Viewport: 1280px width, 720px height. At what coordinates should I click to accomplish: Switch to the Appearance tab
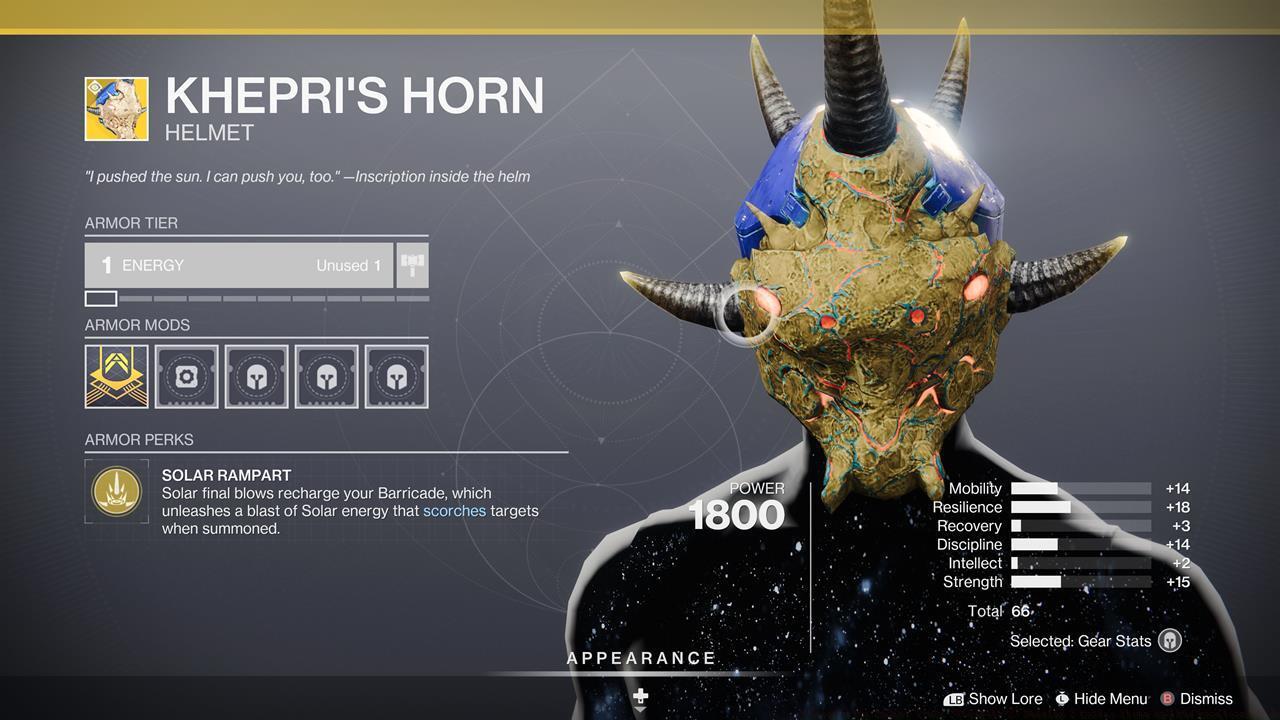[x=640, y=658]
